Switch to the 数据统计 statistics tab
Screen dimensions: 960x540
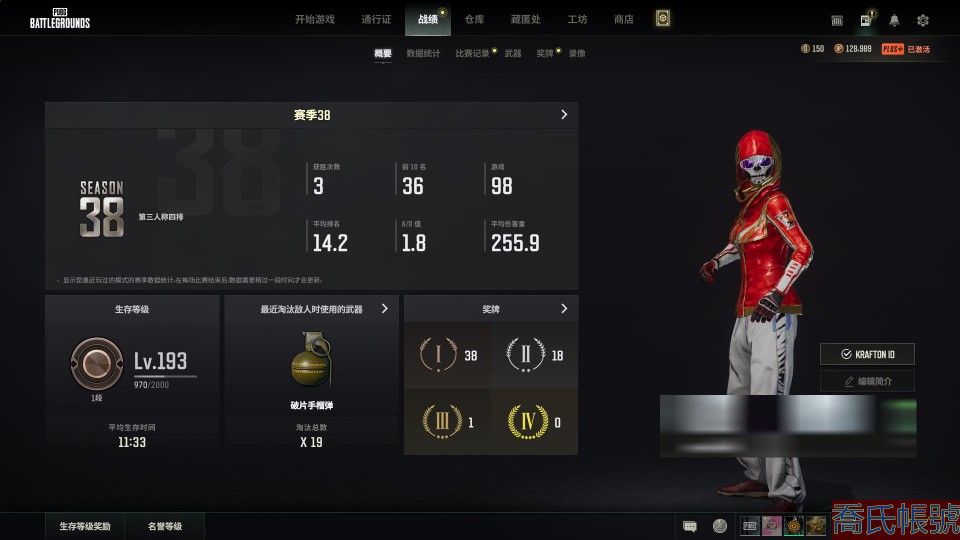(423, 53)
